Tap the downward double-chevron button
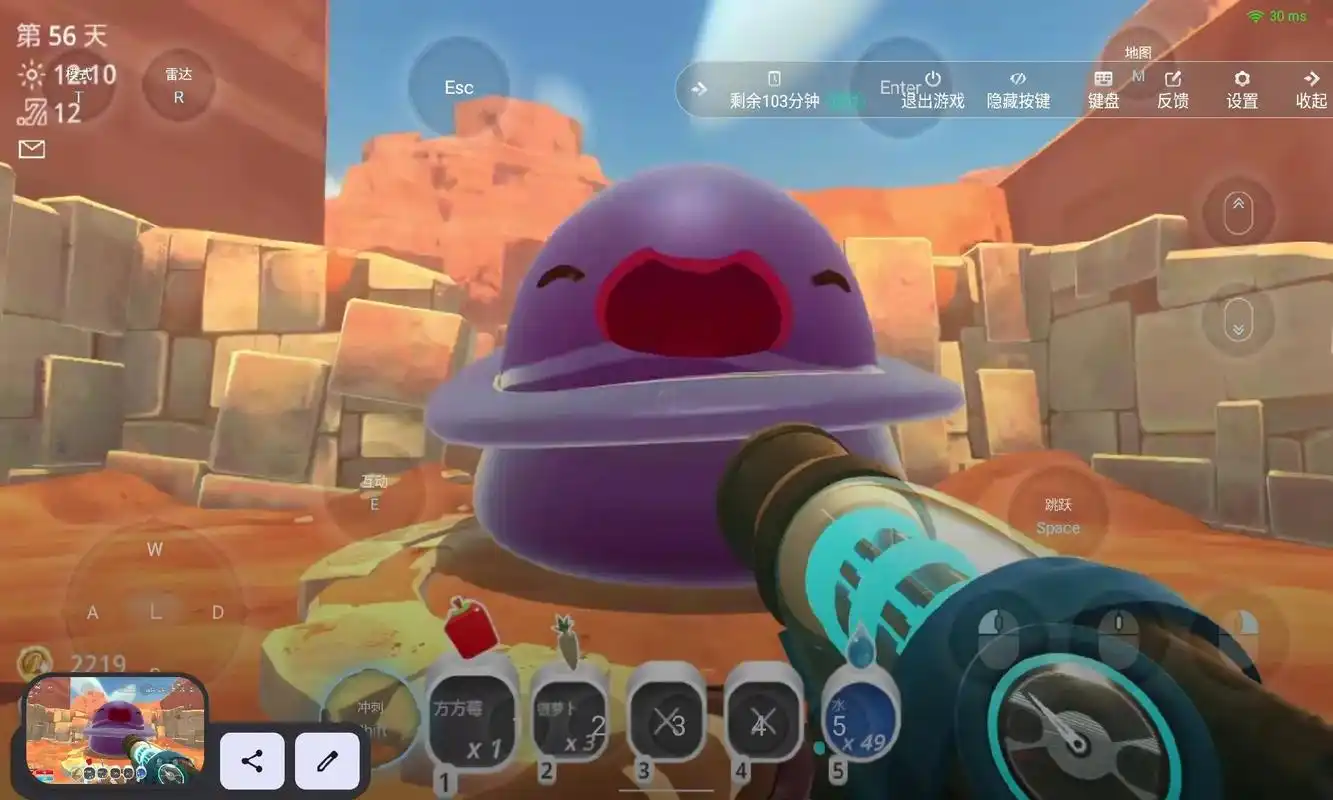Image resolution: width=1333 pixels, height=800 pixels. tap(1238, 322)
